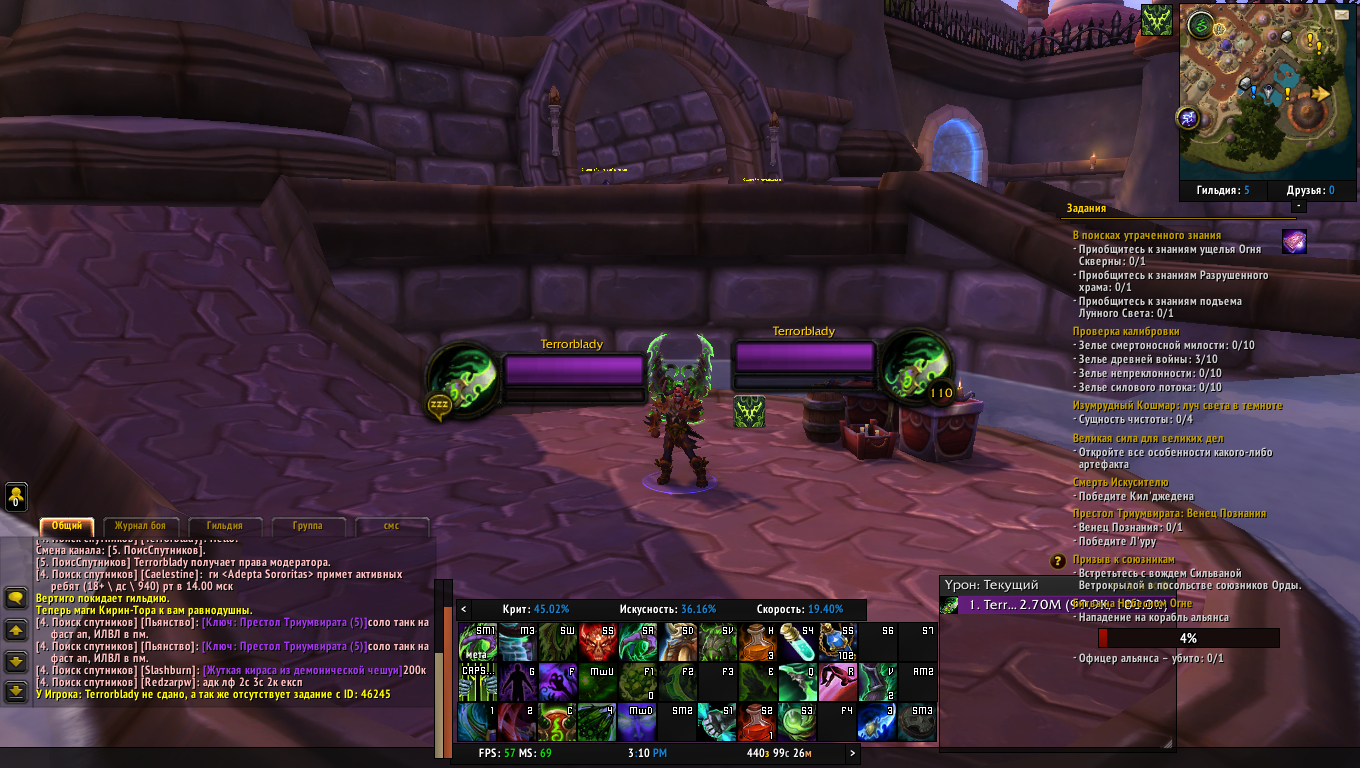
Task: Use the blue chained flask with 102 stacks
Action: pyautogui.click(x=838, y=643)
